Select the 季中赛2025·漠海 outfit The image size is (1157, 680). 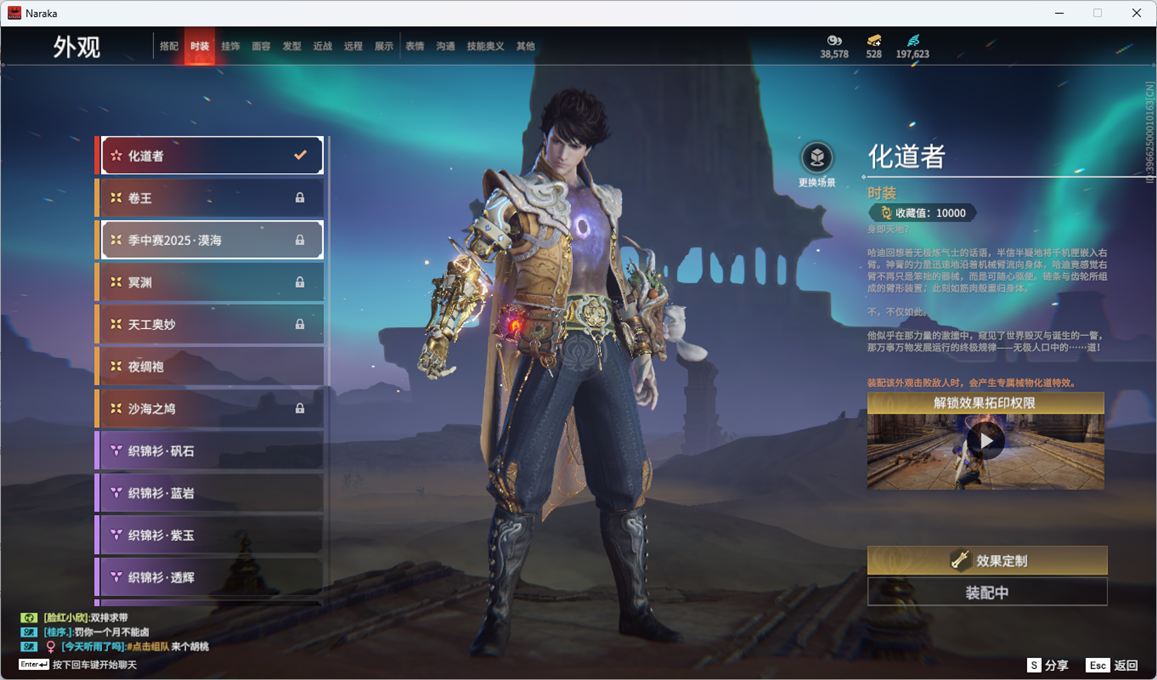pyautogui.click(x=210, y=240)
